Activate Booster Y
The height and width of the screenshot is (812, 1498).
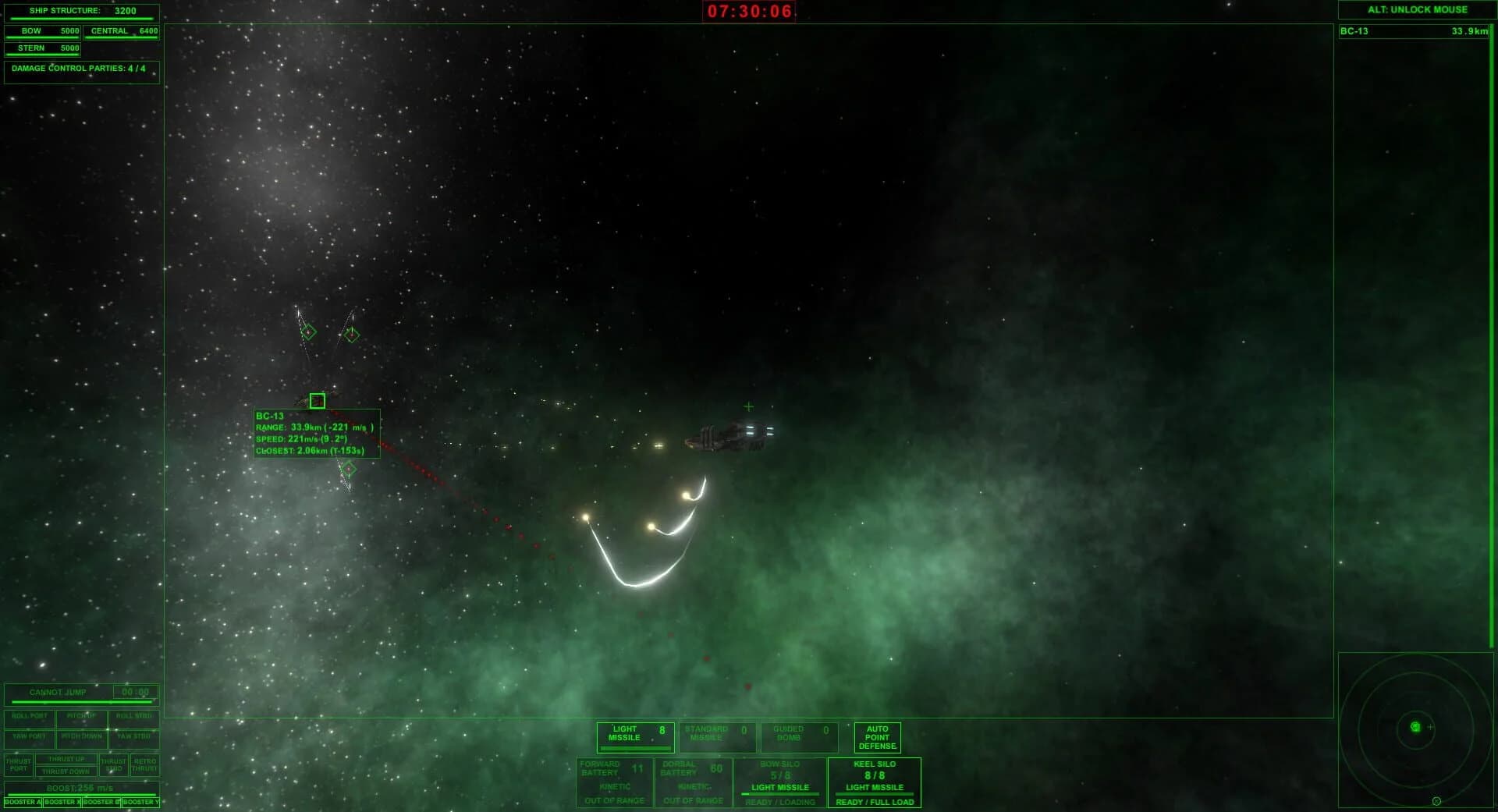coord(140,801)
